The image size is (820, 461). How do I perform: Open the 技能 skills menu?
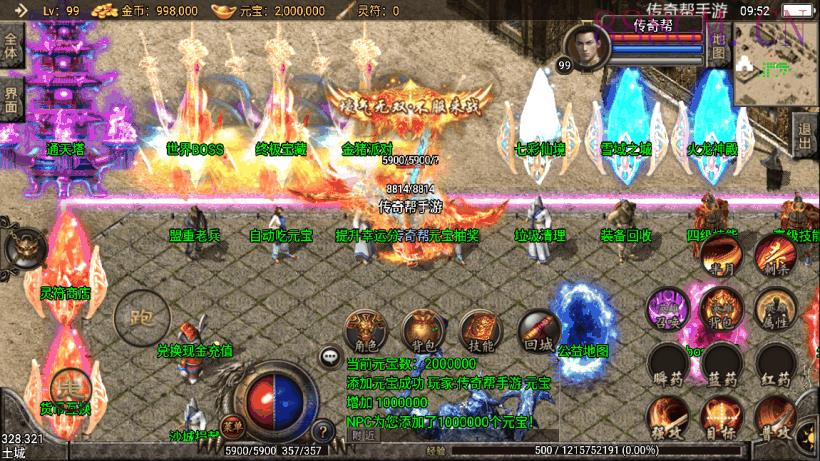[480, 329]
